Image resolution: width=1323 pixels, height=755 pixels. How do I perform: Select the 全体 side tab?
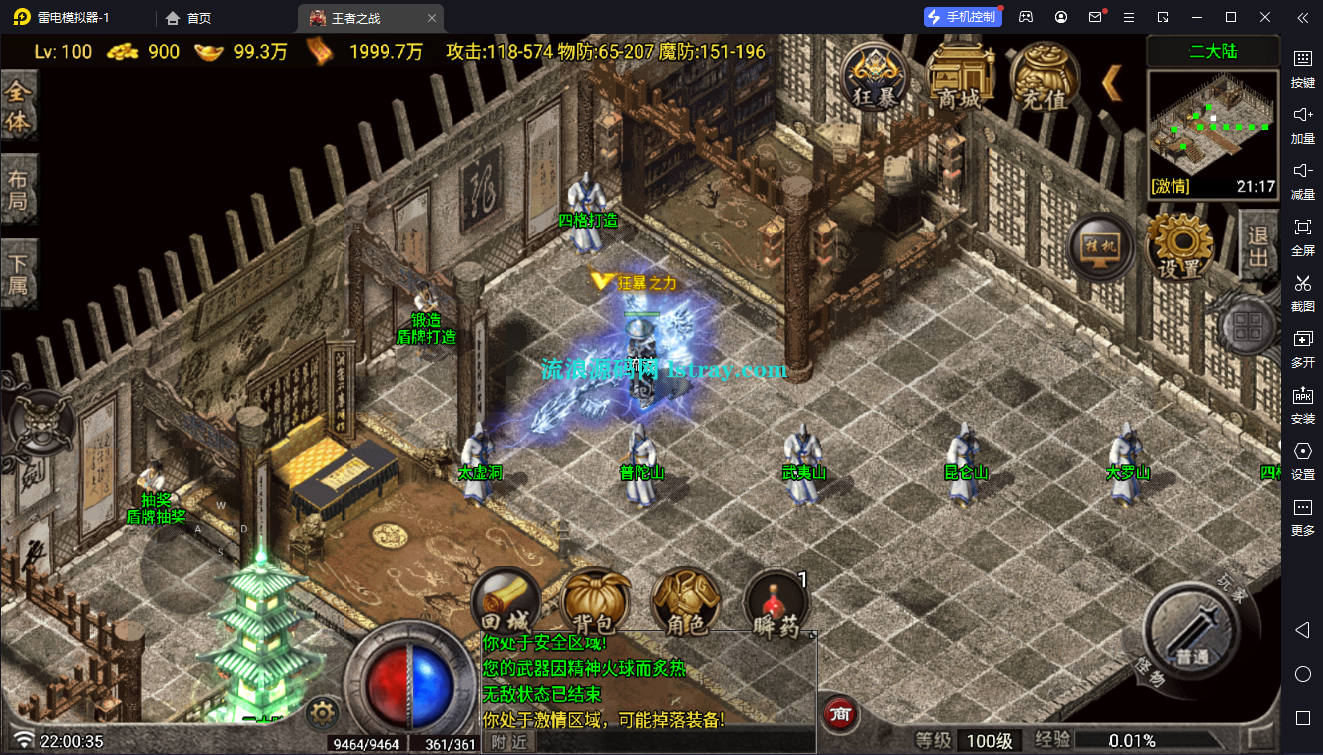(x=19, y=107)
